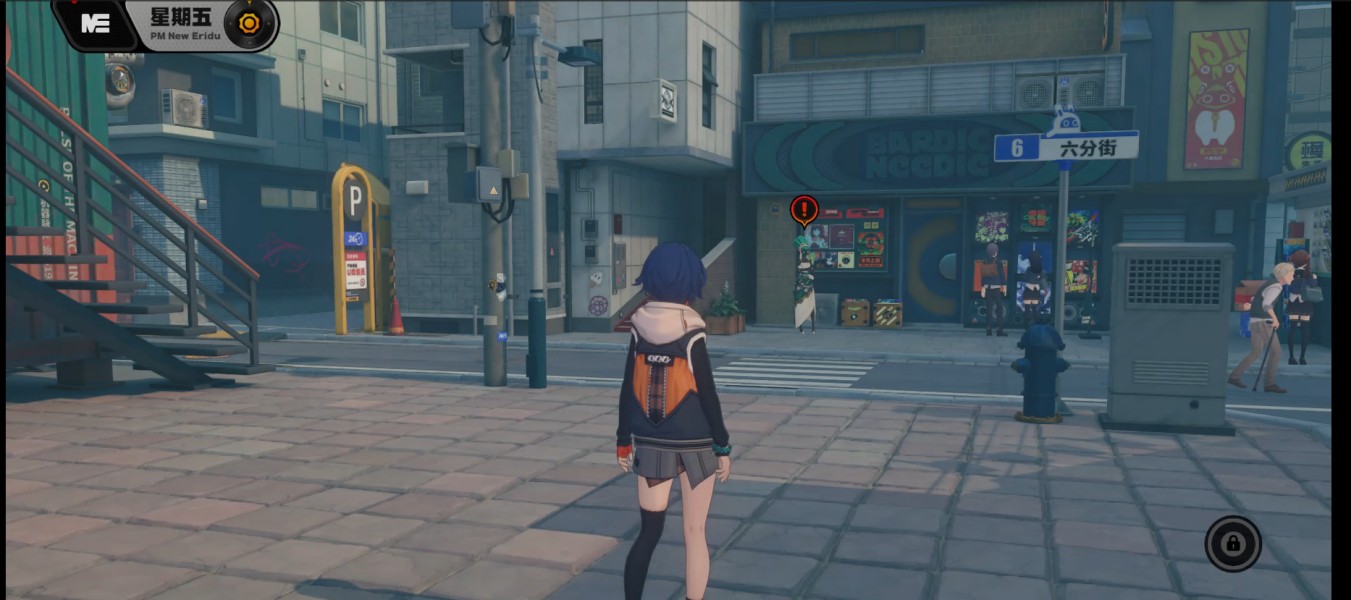This screenshot has width=1351, height=600.
Task: Select the red exclamation quest marker
Action: pyautogui.click(x=804, y=210)
